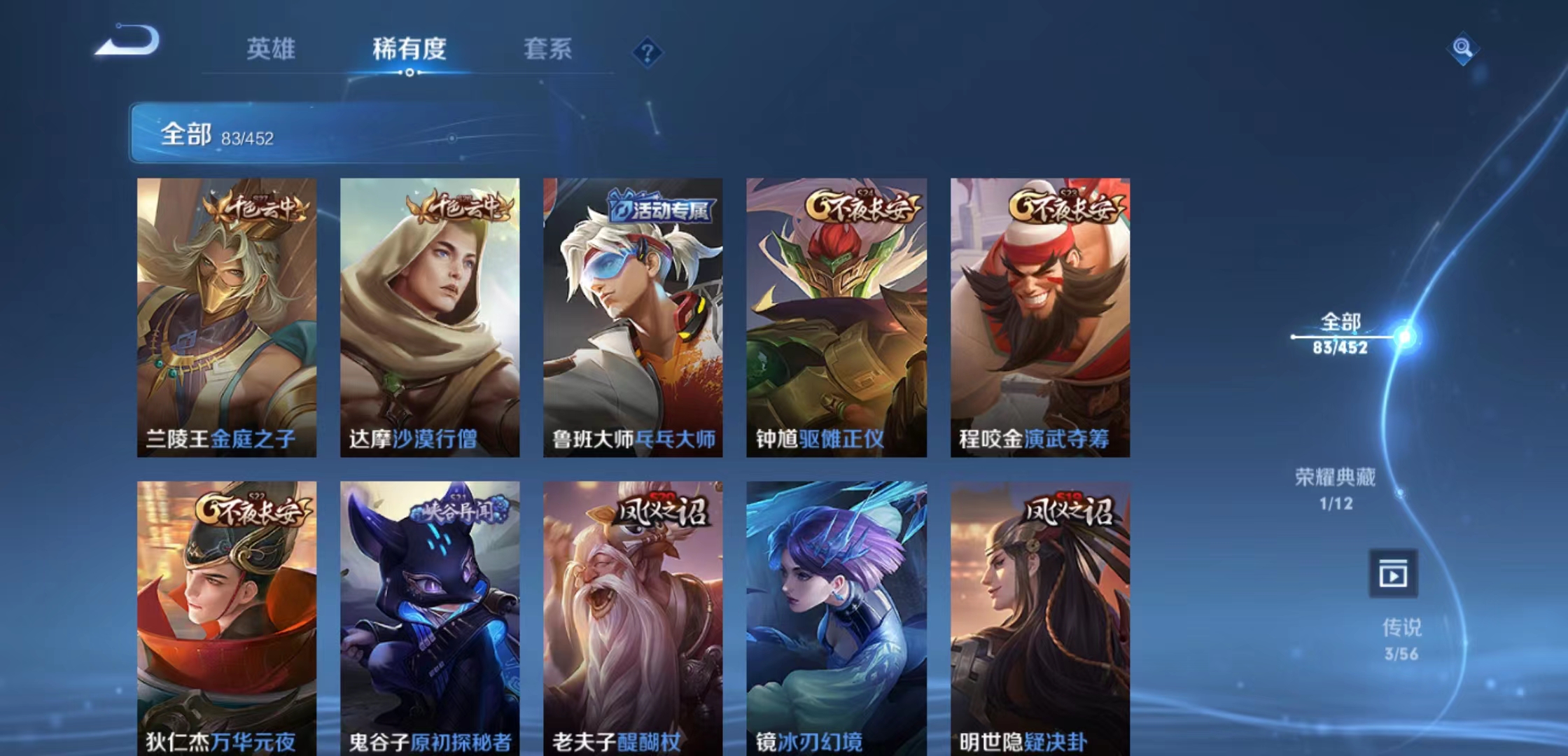Viewport: 1568px width, 756px height.
Task: Switch to the 英雄 tab
Action: coord(273,49)
